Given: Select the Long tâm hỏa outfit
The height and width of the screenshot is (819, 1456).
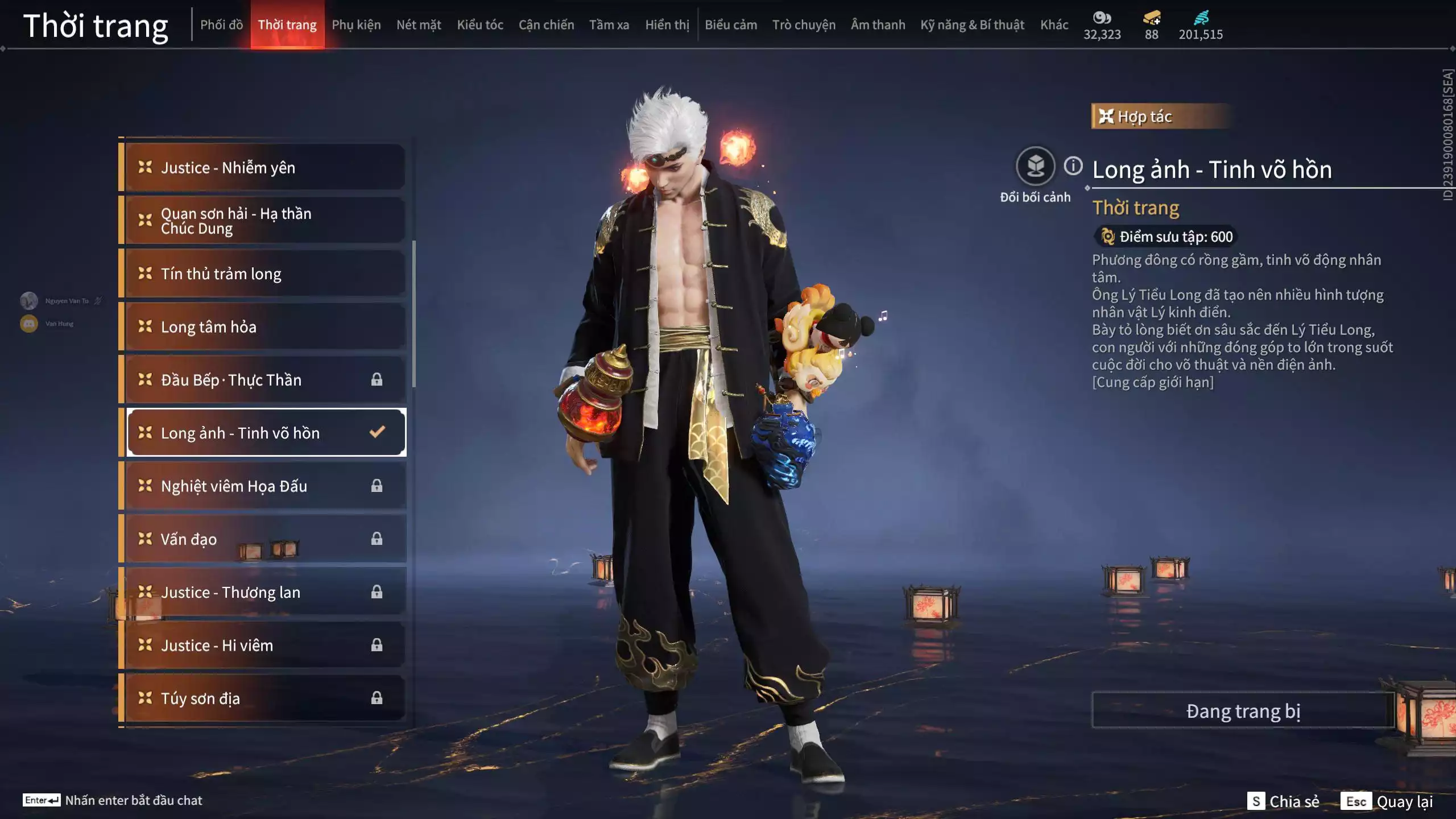Looking at the screenshot, I should pos(265,326).
